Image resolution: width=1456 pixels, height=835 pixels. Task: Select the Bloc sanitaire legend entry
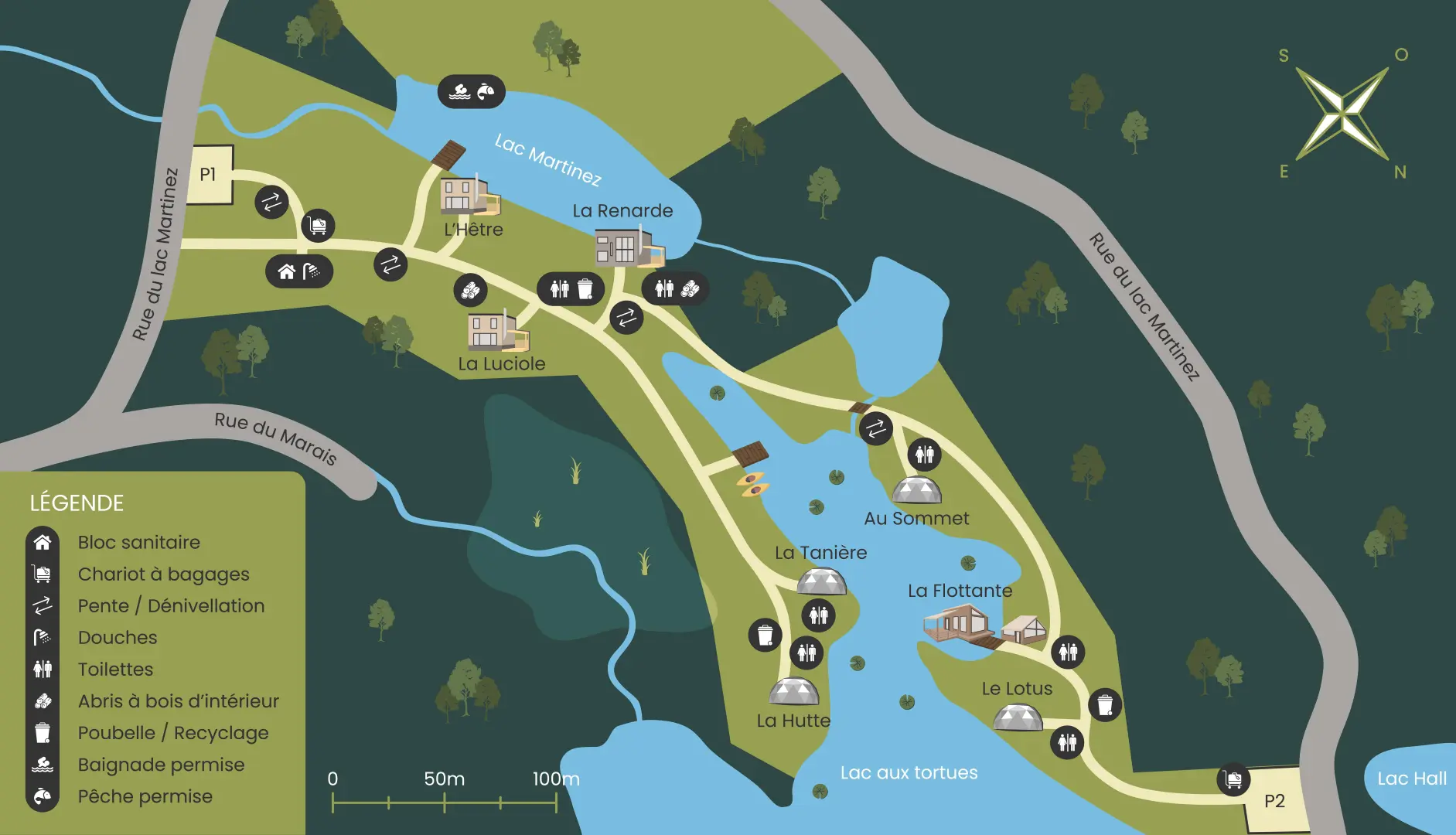tap(138, 542)
